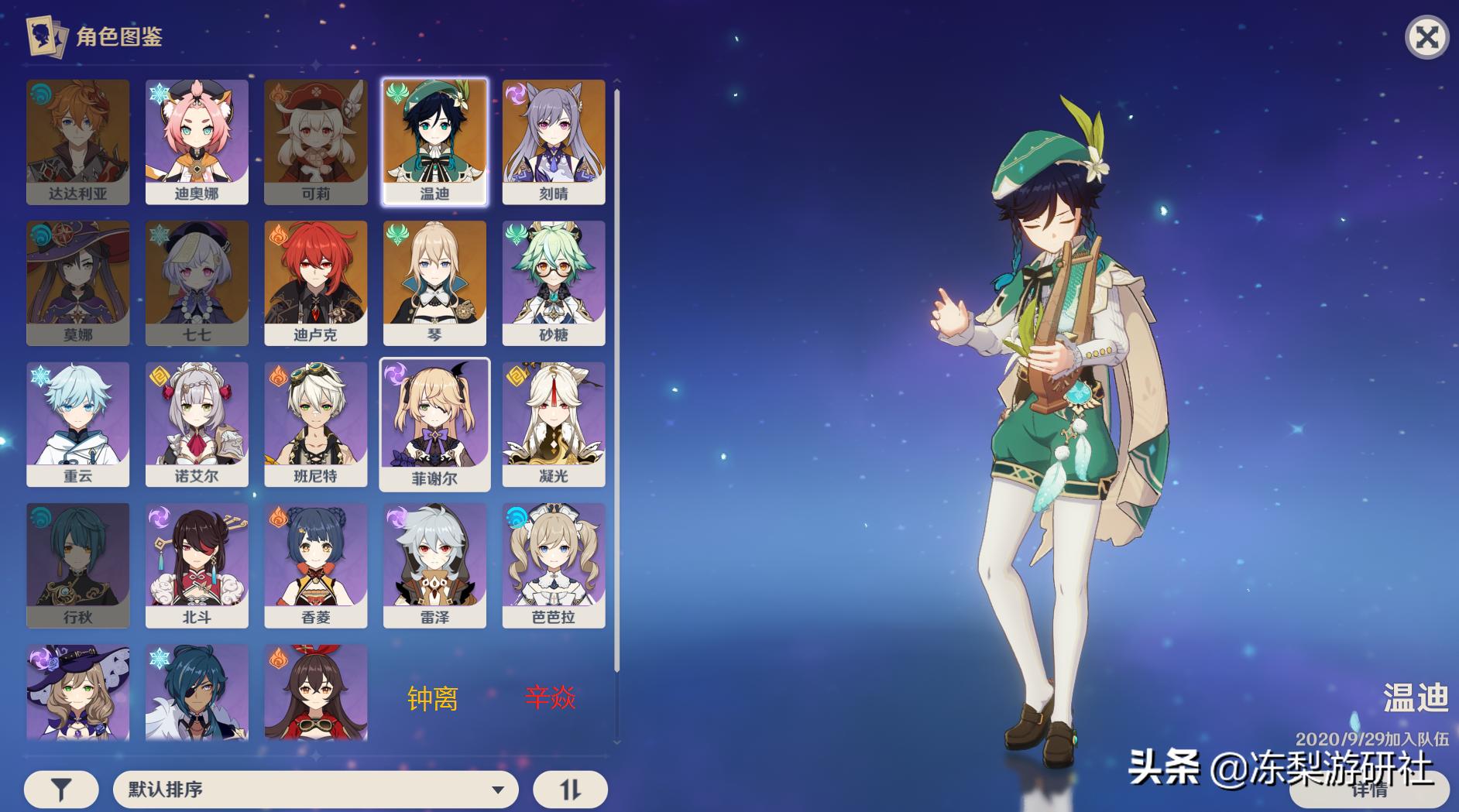Screen dimensions: 1459x812
Task: Choose the 七七 character portrait
Action: coord(197,283)
